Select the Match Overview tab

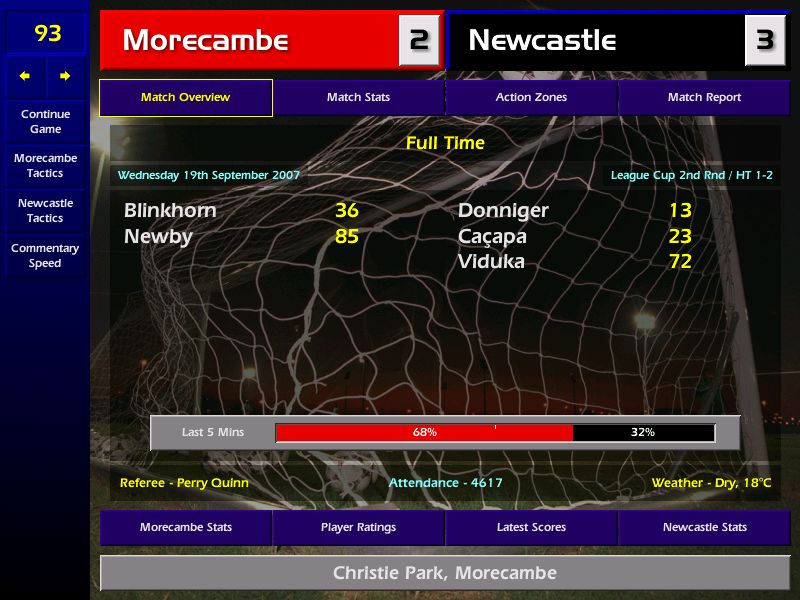coord(185,98)
